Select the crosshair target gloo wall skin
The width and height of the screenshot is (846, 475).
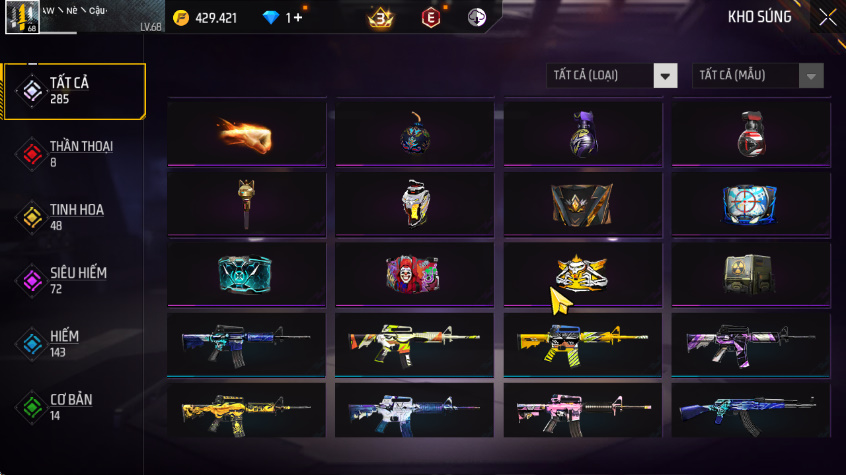[751, 203]
